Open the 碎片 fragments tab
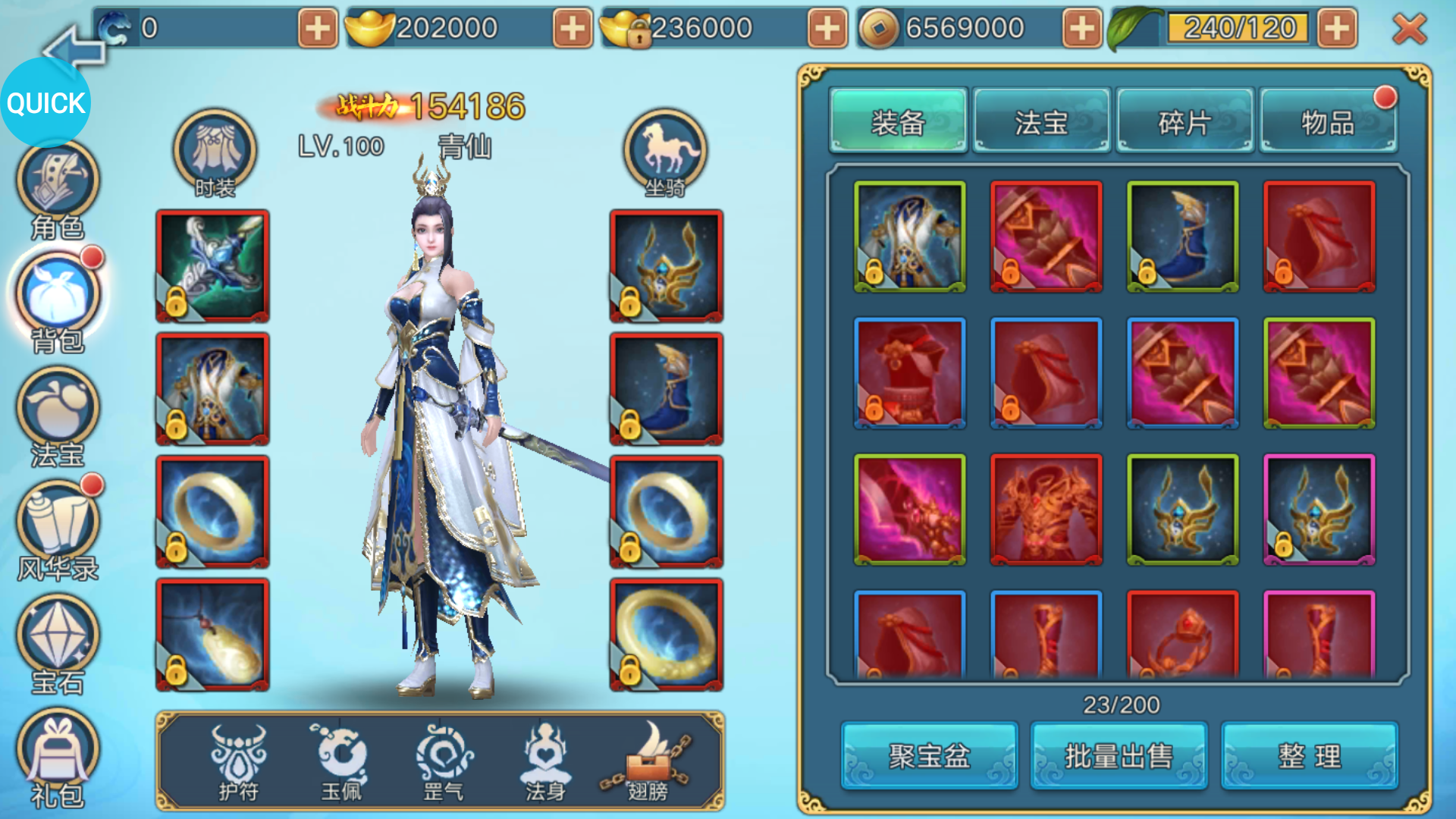This screenshot has height=819, width=1456. point(1185,121)
